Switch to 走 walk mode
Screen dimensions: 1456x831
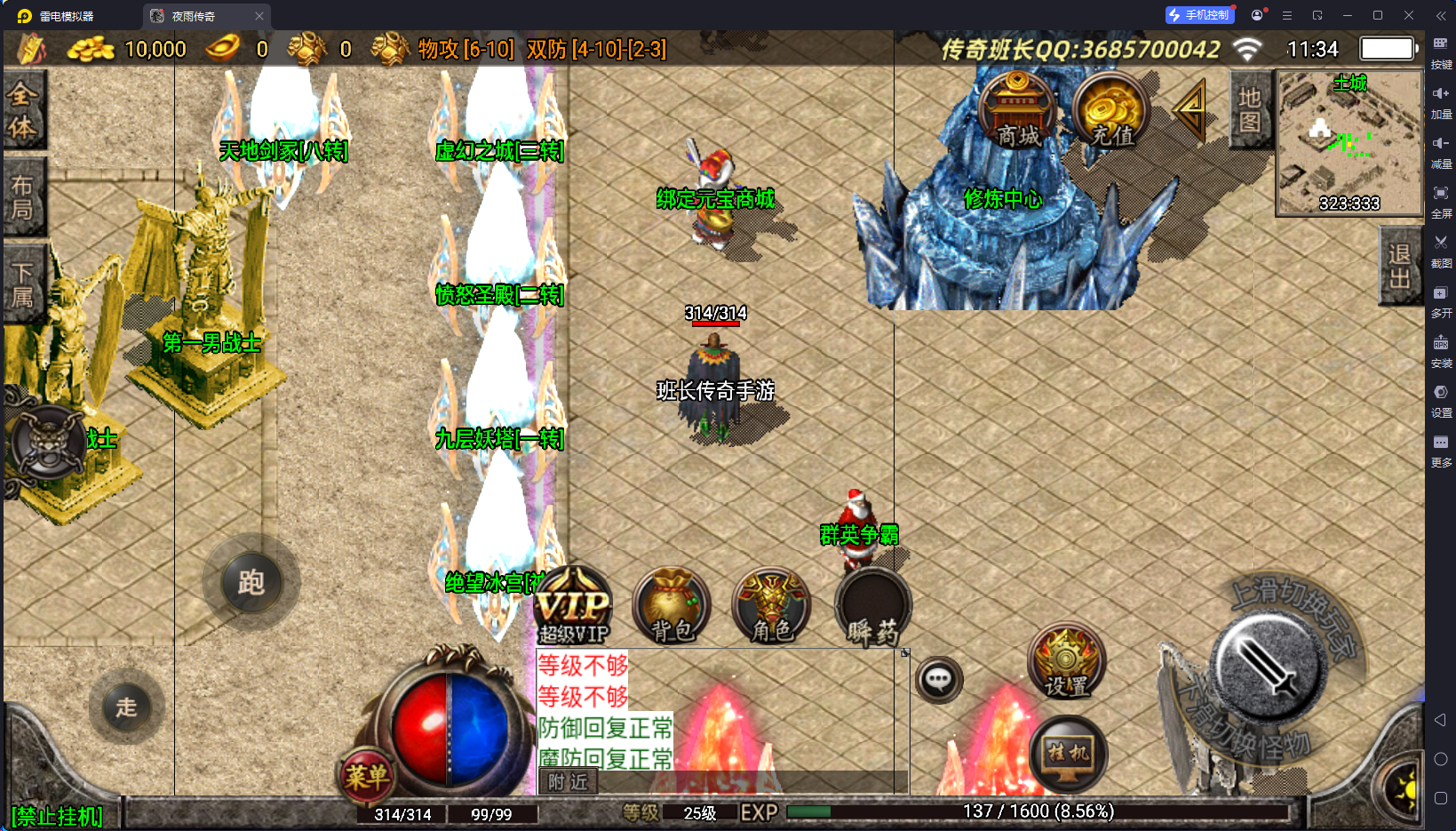point(126,707)
